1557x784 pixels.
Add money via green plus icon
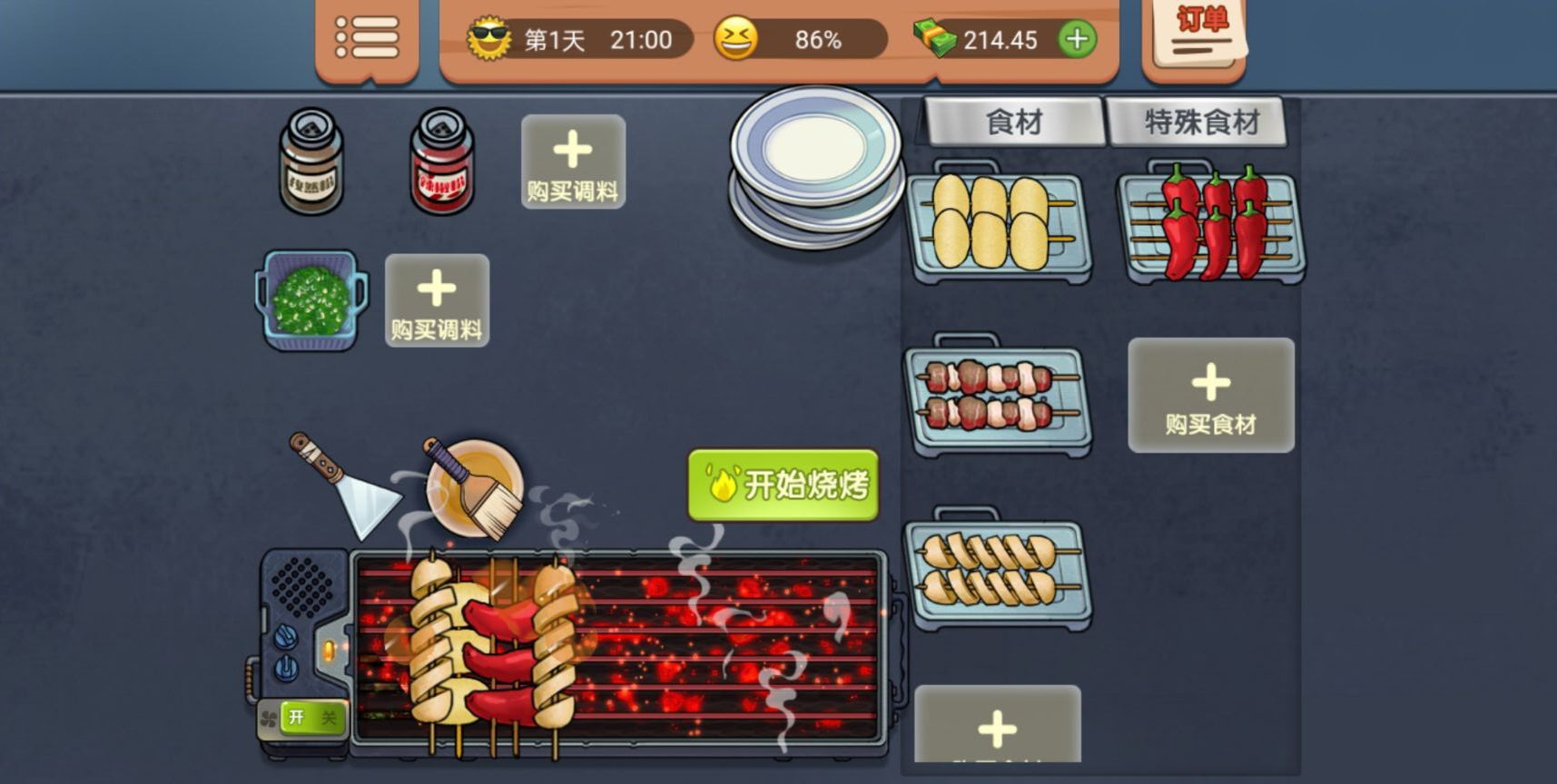point(1076,39)
